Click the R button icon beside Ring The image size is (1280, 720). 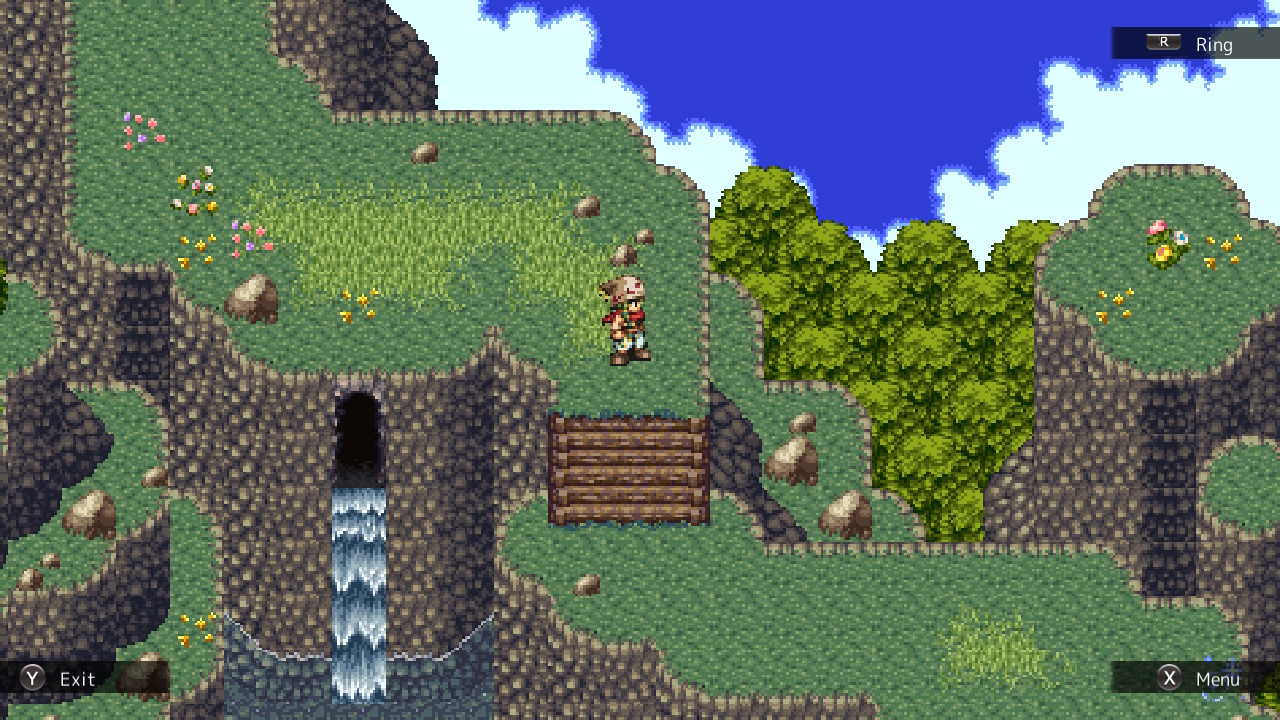pos(1162,43)
